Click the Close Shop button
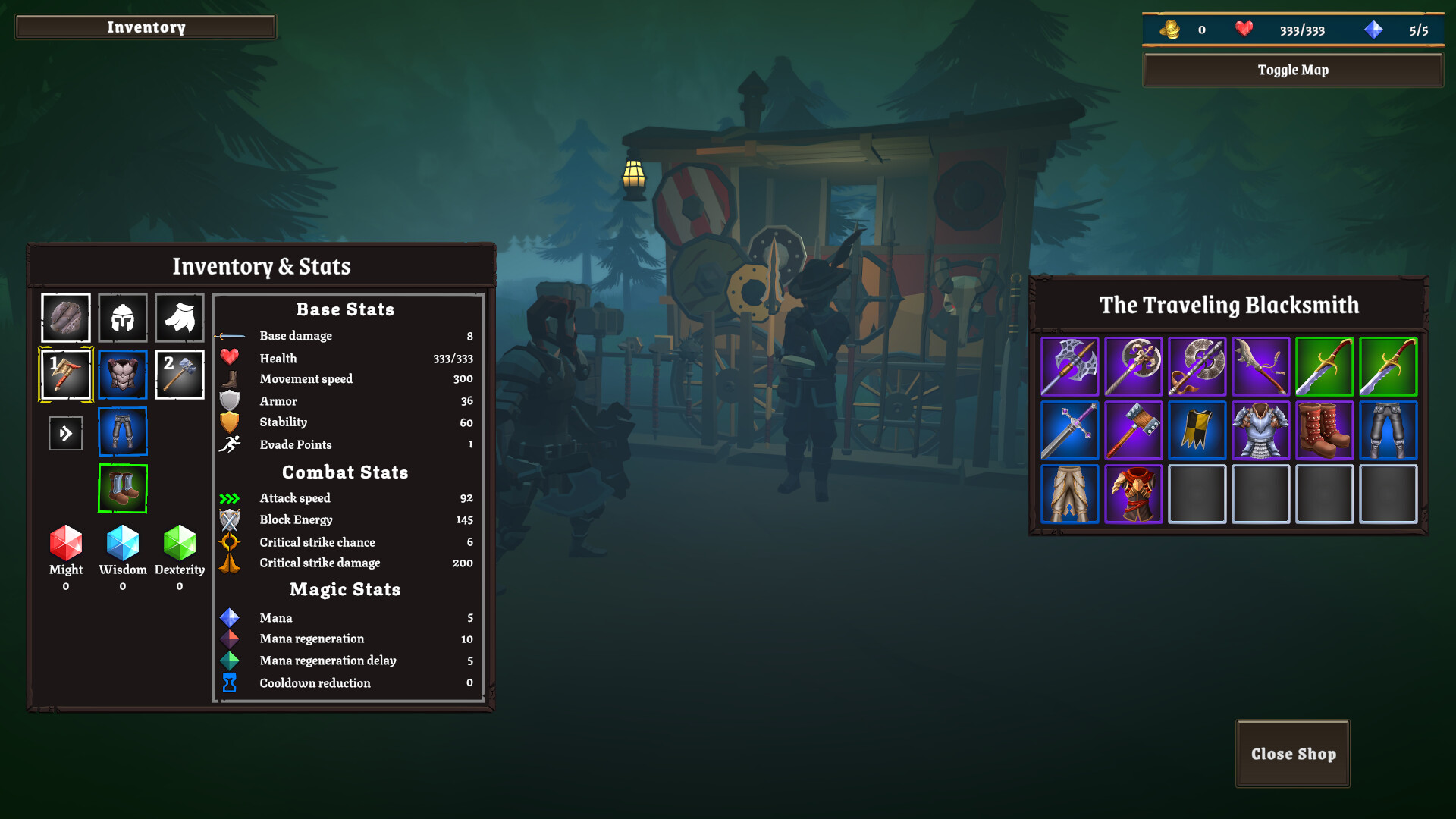 pos(1292,753)
